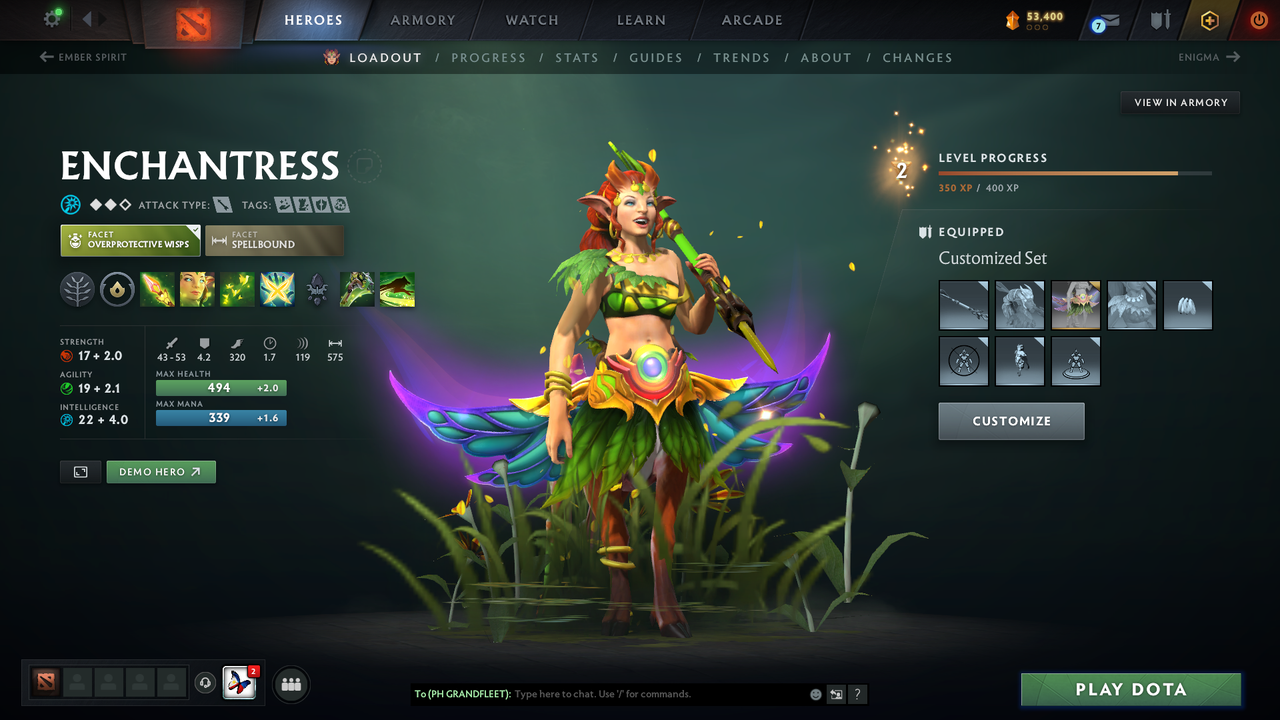The width and height of the screenshot is (1280, 720).
Task: Click the Enchant ability face icon
Action: tap(197, 289)
